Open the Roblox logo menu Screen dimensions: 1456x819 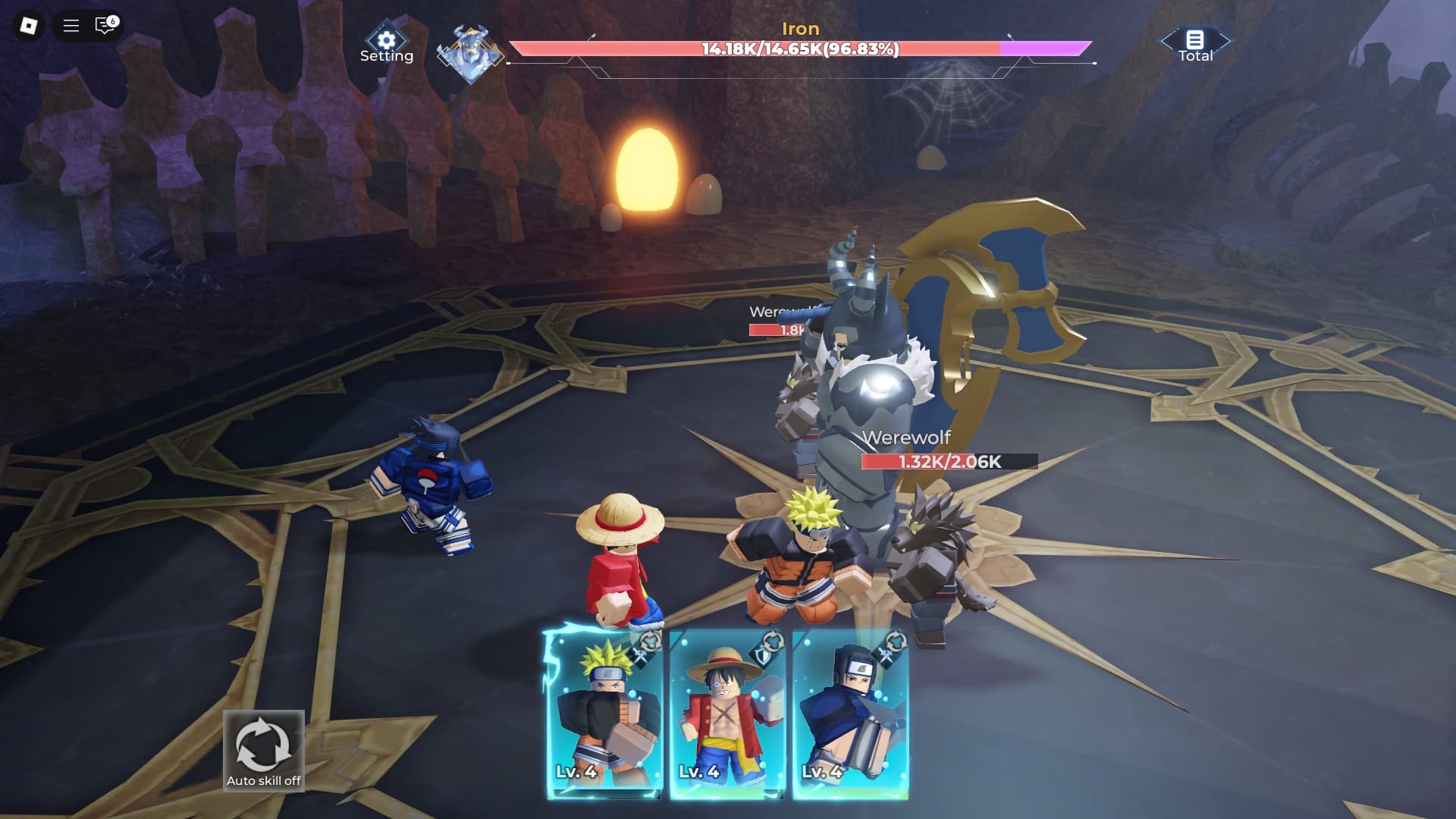click(x=29, y=26)
